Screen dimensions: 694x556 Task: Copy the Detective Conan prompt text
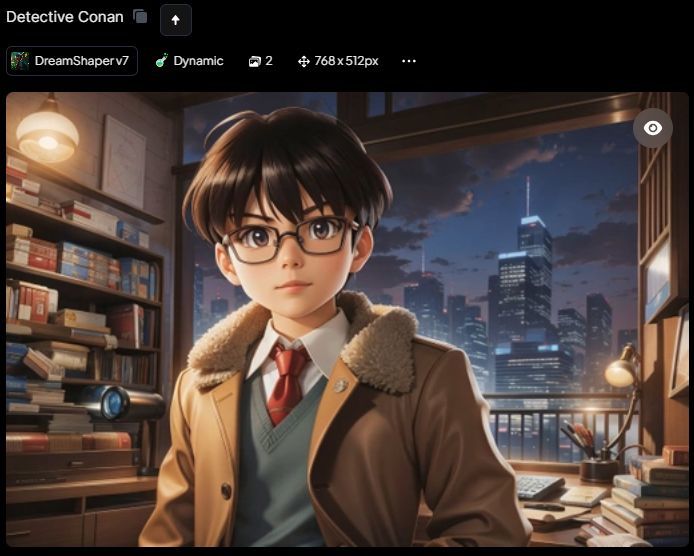[141, 17]
